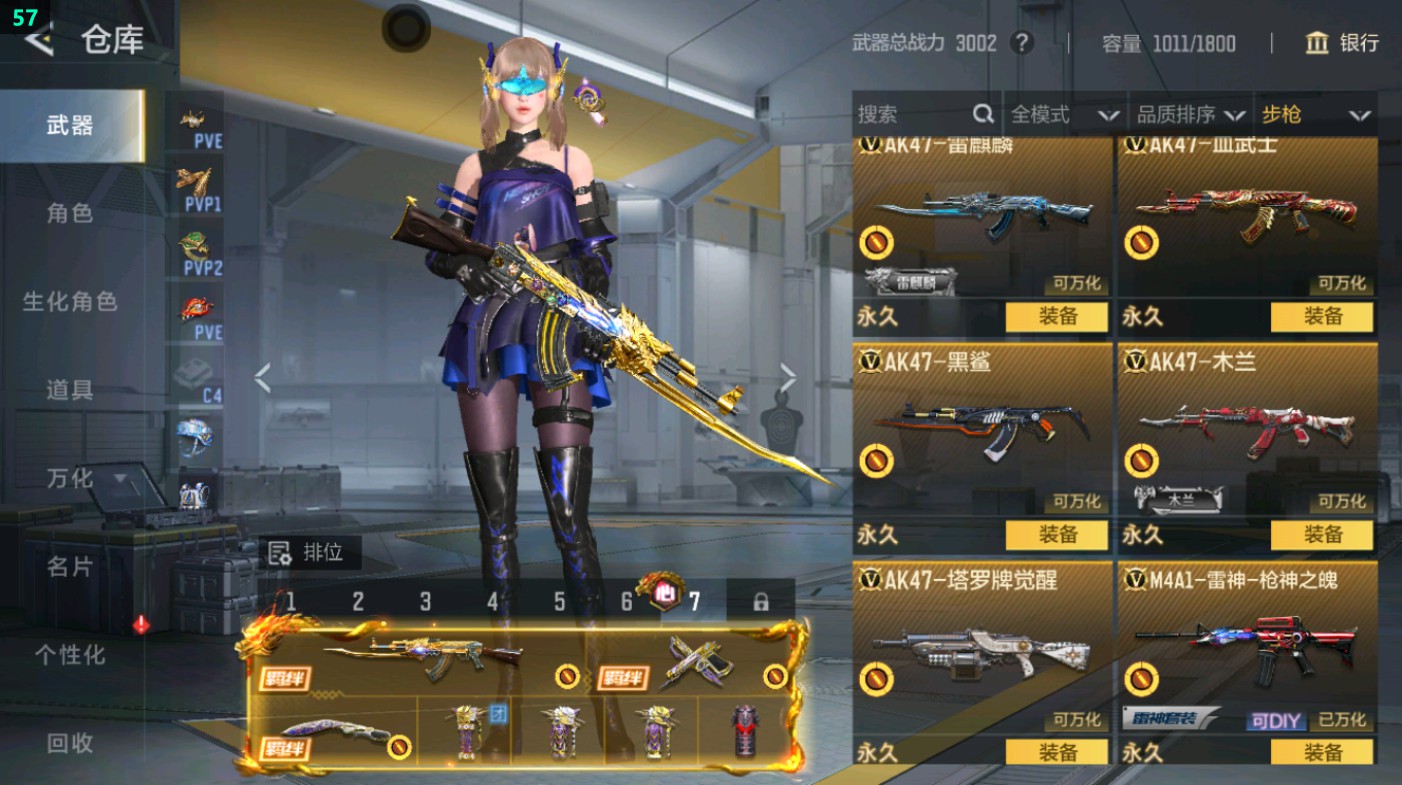Equip the AK47-塔罗牌觉醒 weapon
1402x785 pixels.
click(x=1056, y=752)
